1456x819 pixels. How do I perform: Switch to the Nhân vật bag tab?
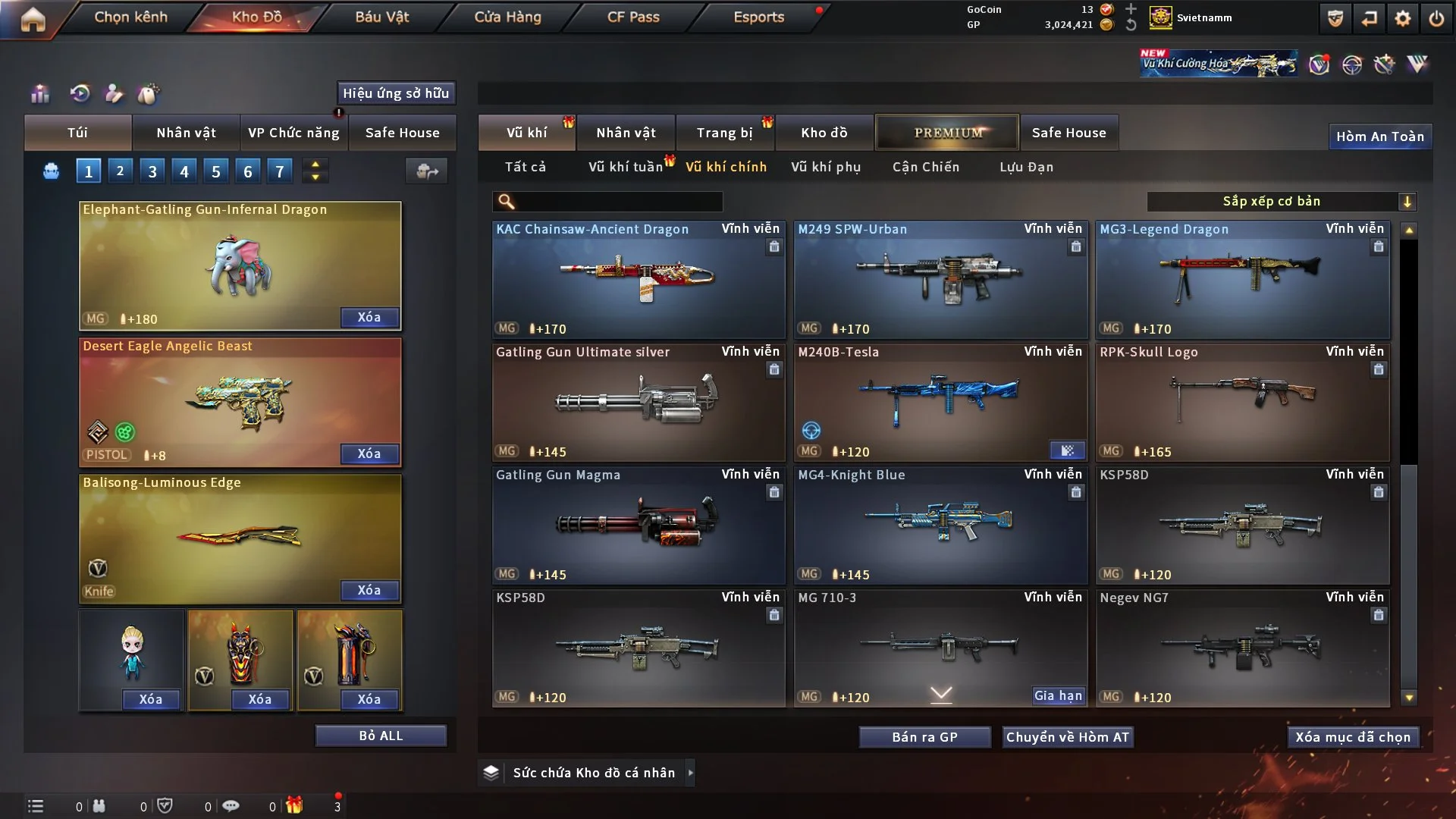click(186, 133)
